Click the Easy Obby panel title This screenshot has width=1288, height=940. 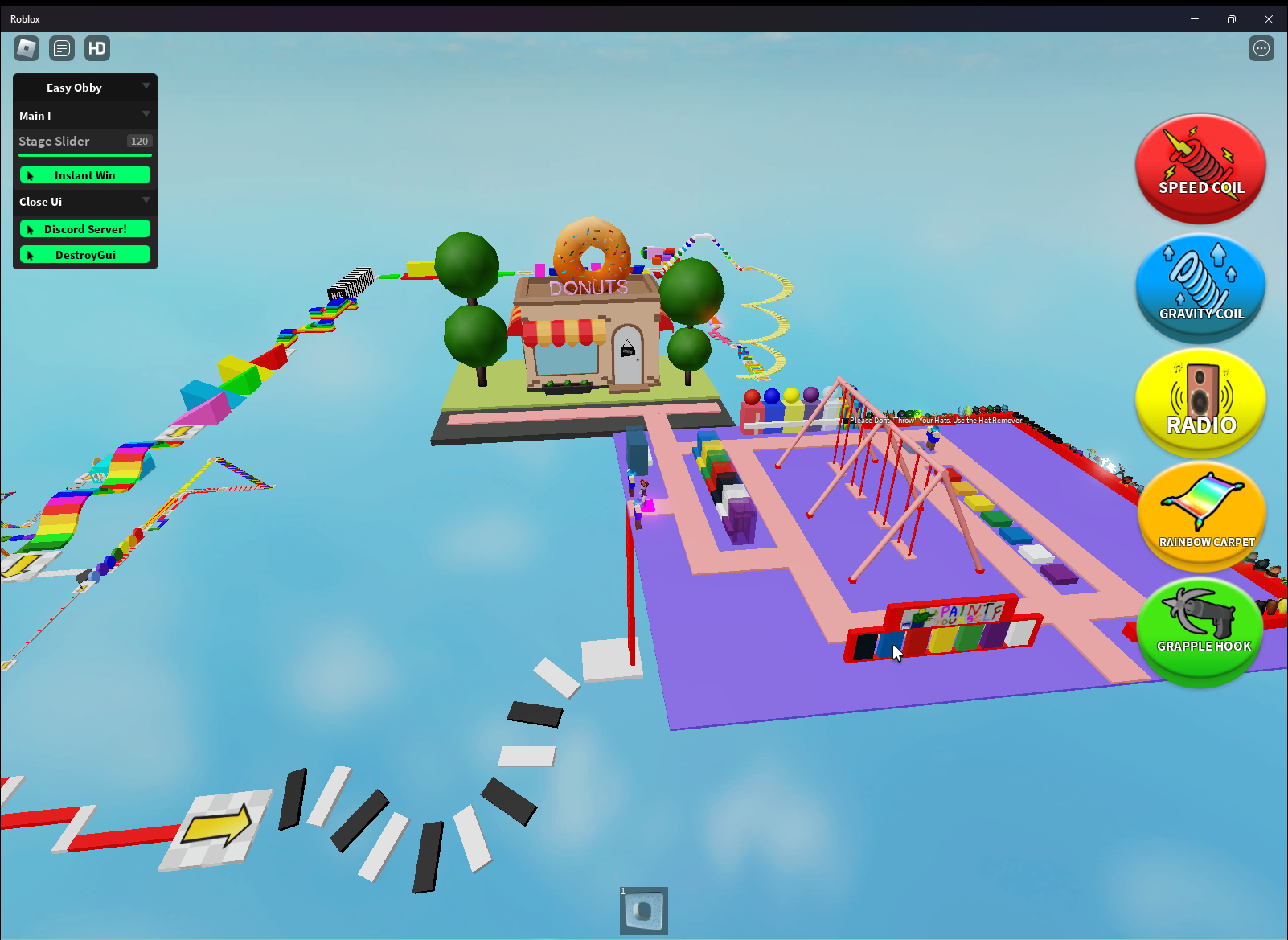(x=73, y=87)
